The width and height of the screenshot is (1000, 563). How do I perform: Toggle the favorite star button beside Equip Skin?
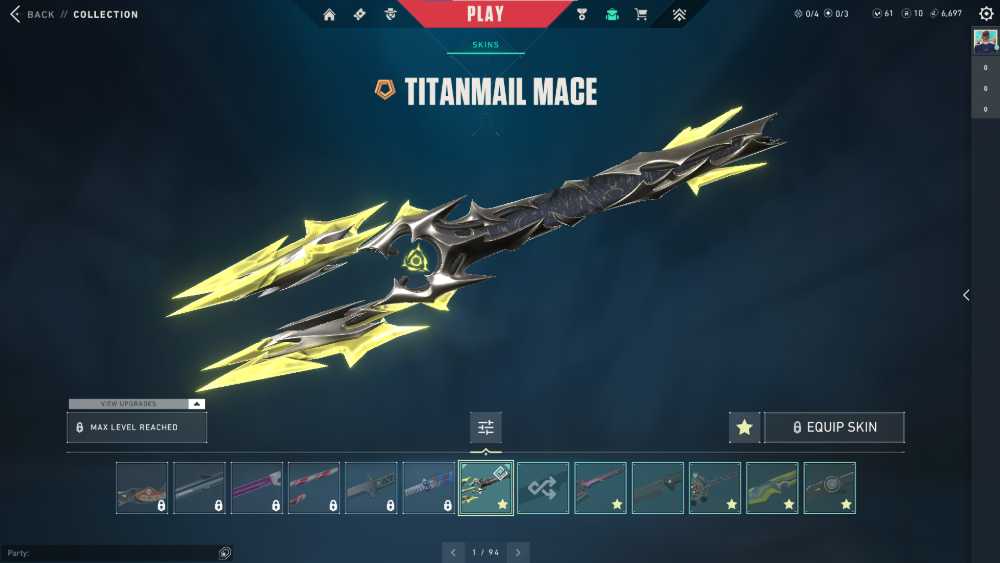pos(744,427)
